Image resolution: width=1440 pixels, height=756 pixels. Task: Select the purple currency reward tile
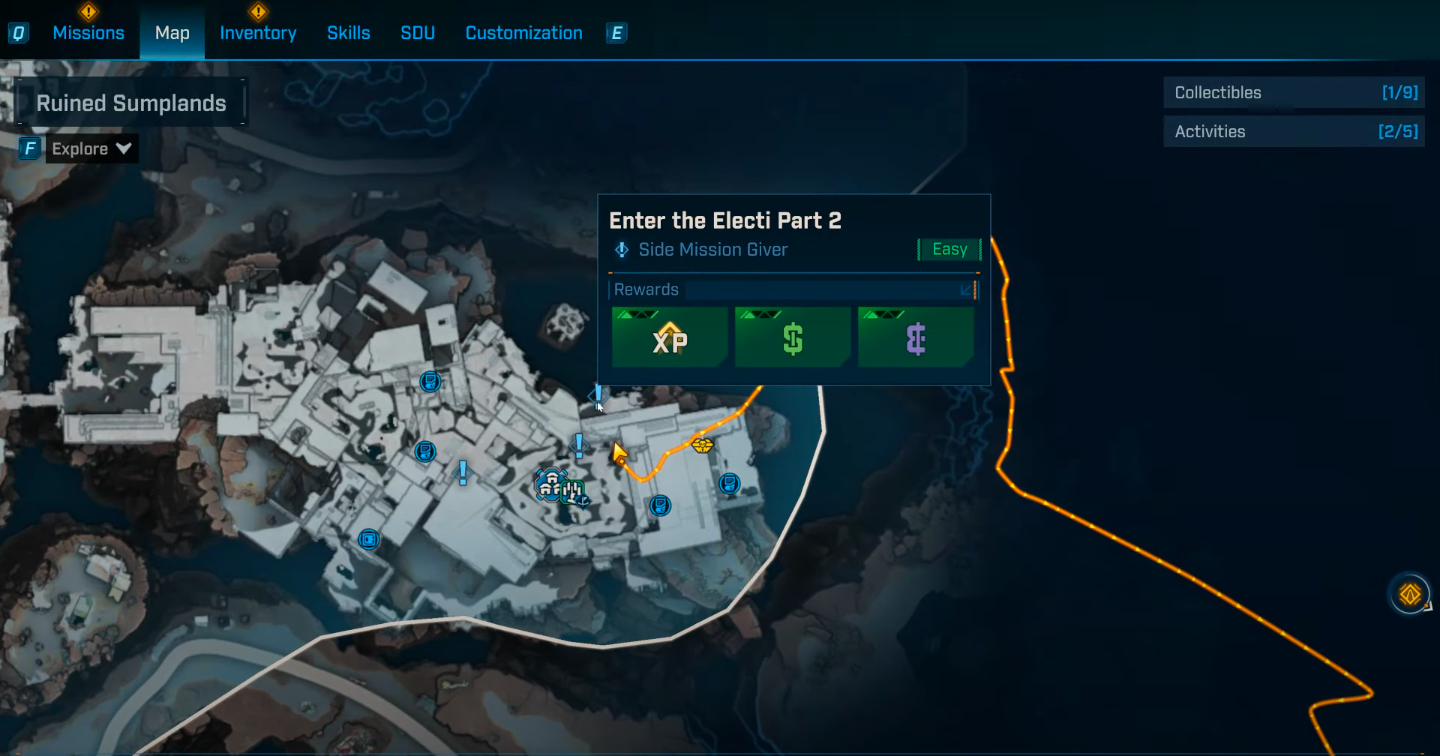coord(916,337)
